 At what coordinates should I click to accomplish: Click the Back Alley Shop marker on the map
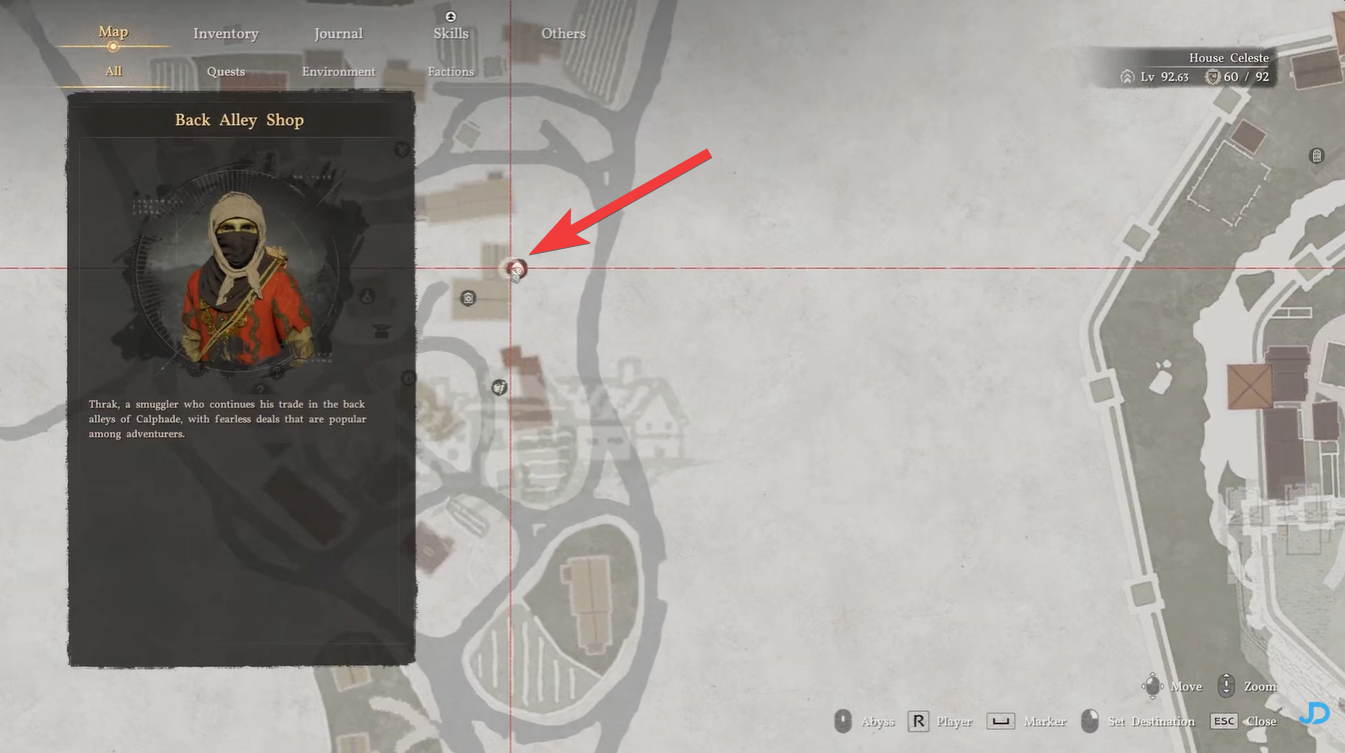coord(515,270)
